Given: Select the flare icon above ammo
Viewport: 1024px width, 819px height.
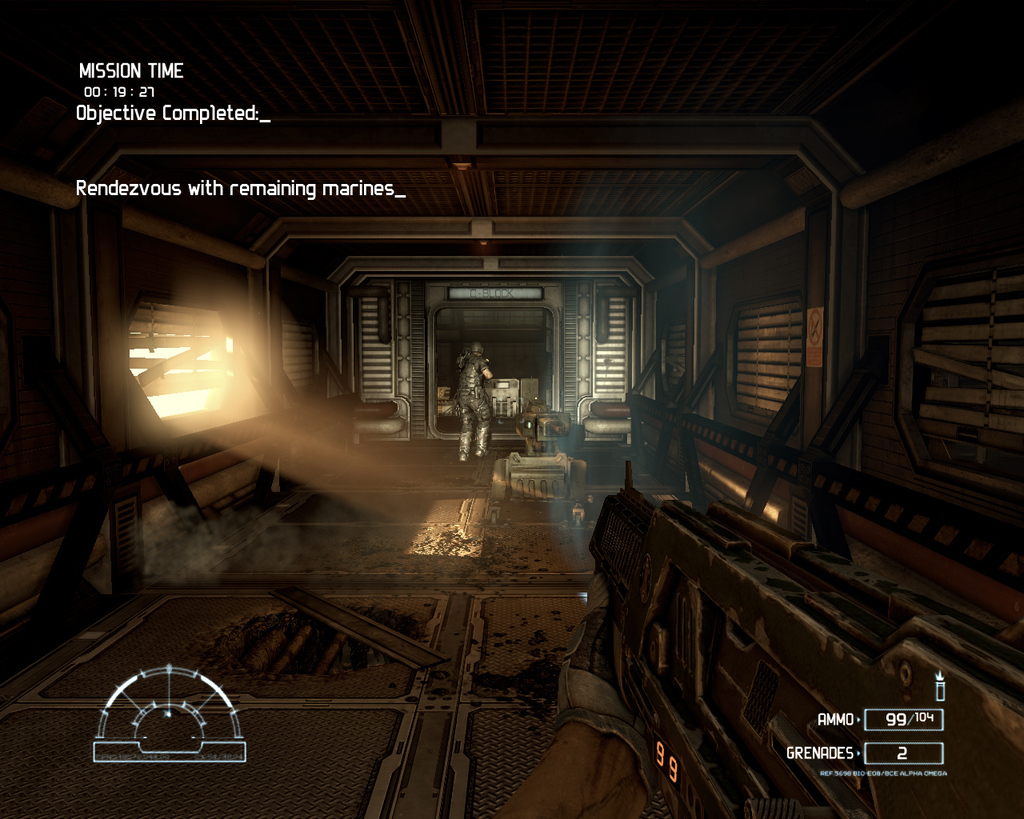Looking at the screenshot, I should point(940,686).
